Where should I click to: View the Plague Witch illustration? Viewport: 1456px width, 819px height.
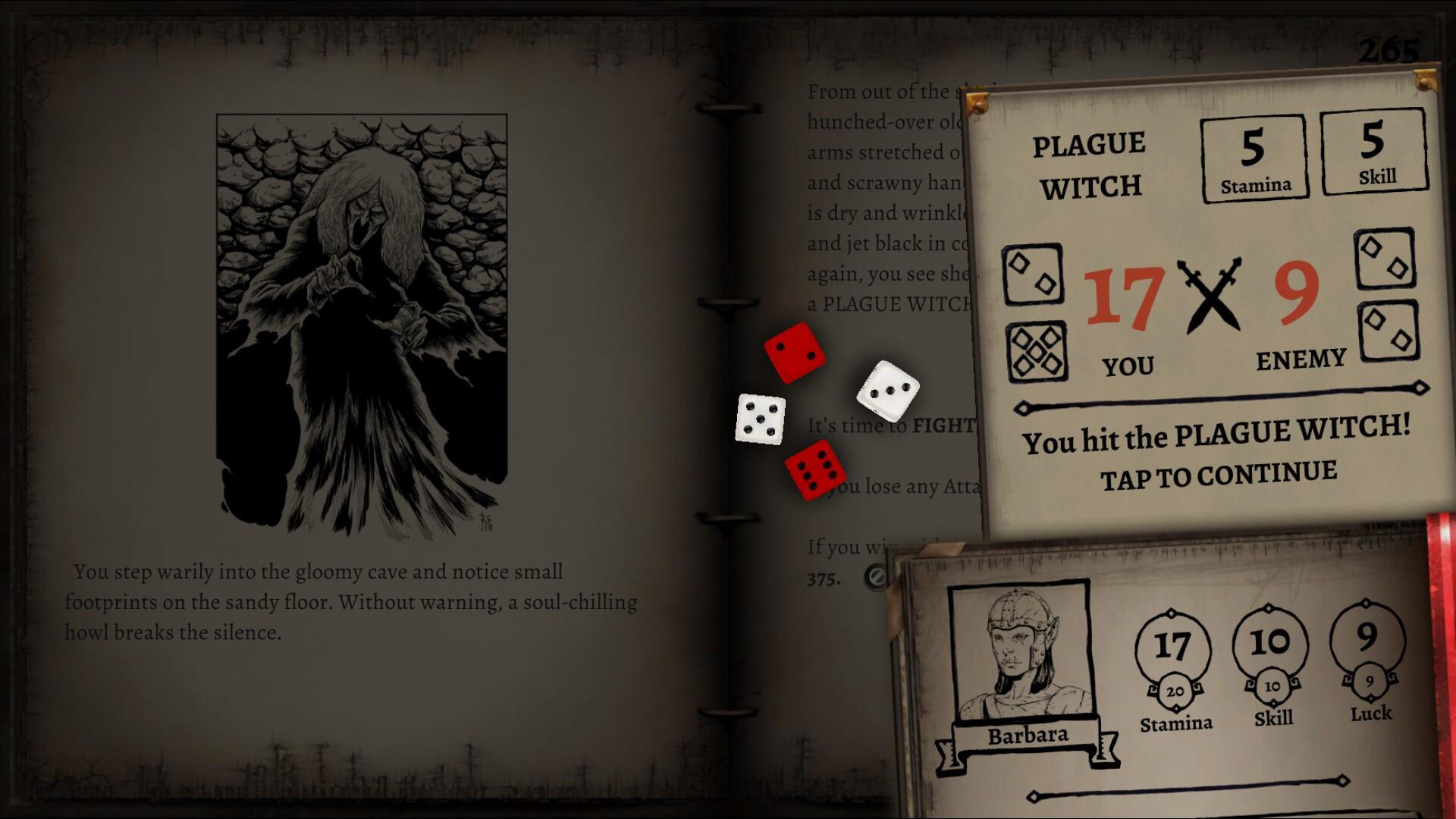tap(362, 318)
